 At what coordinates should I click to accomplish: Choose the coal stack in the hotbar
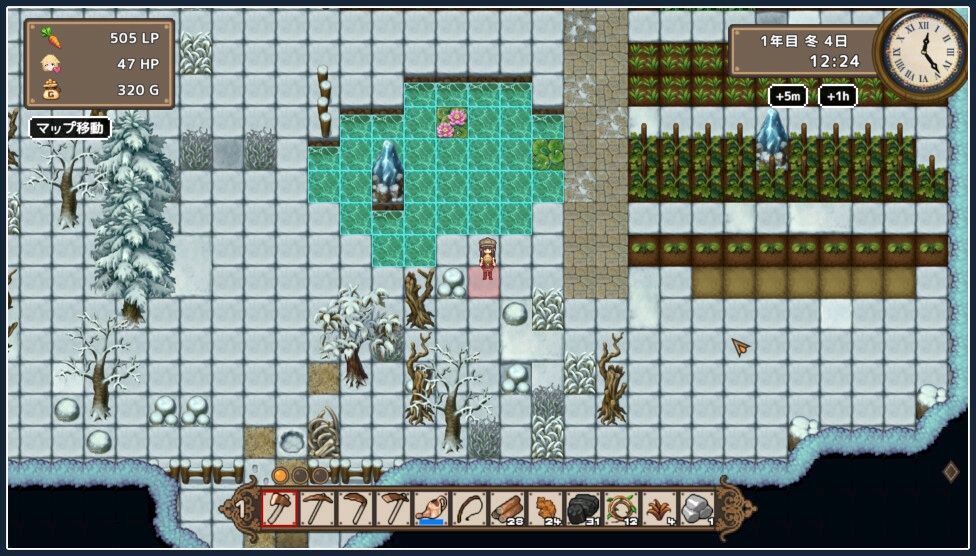(x=583, y=509)
